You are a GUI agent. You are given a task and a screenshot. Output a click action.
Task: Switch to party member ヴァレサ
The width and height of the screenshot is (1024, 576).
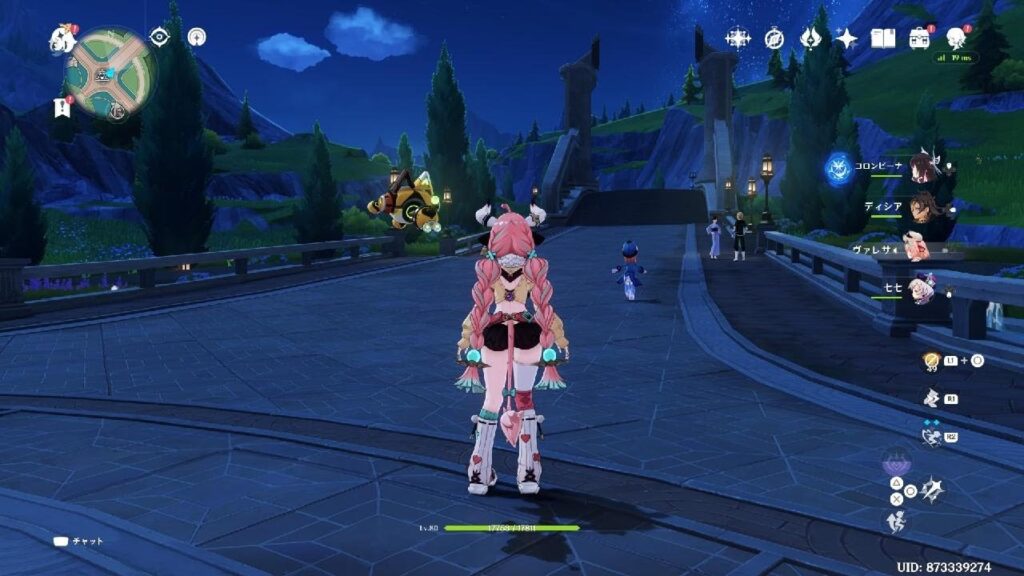click(916, 247)
